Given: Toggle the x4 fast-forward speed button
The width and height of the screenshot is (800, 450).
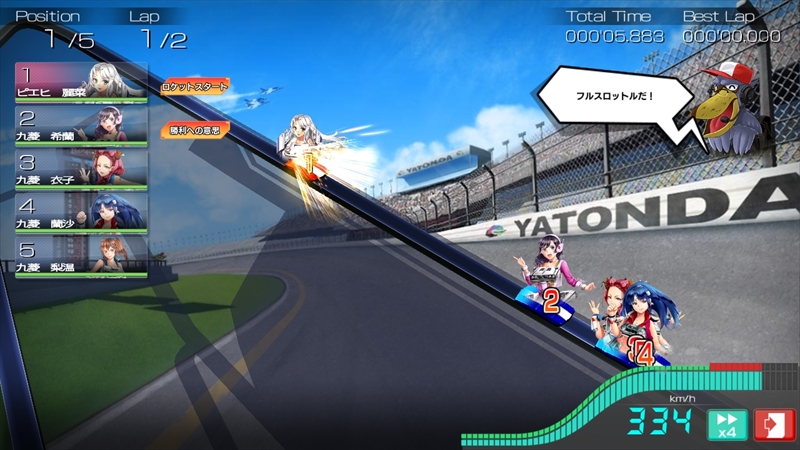Looking at the screenshot, I should 727,425.
